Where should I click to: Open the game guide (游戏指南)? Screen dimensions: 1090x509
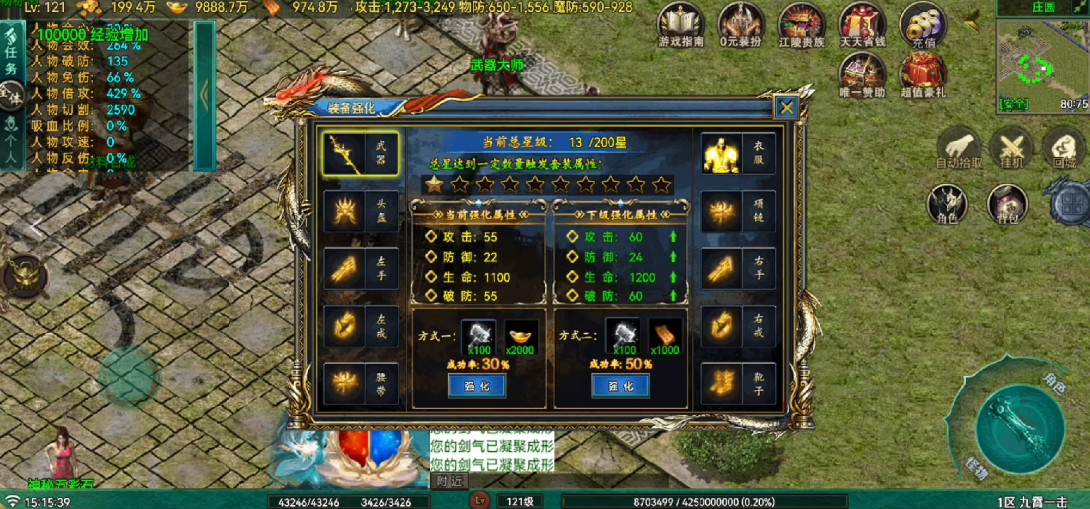pos(681,24)
